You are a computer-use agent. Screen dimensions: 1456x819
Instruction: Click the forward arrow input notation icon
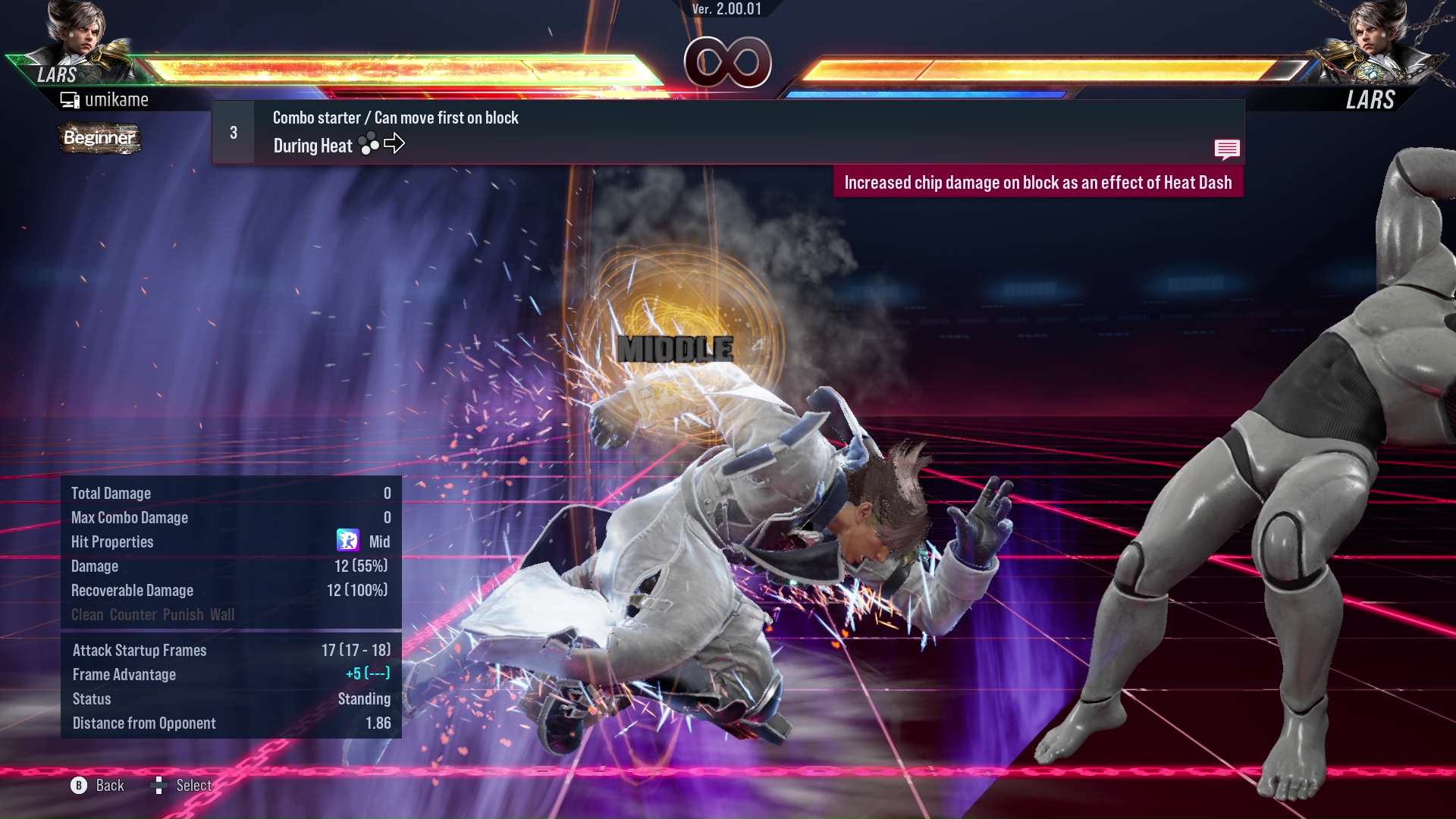click(395, 143)
